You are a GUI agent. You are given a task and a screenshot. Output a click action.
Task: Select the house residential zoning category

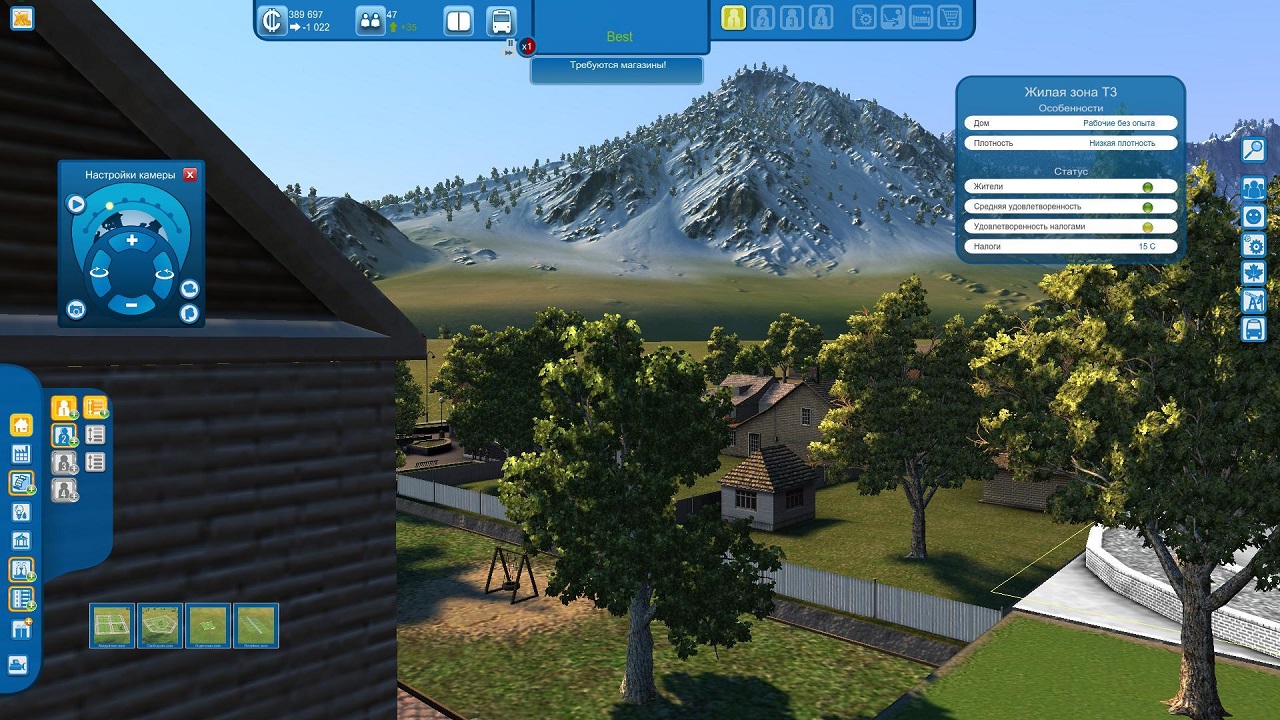(20, 425)
